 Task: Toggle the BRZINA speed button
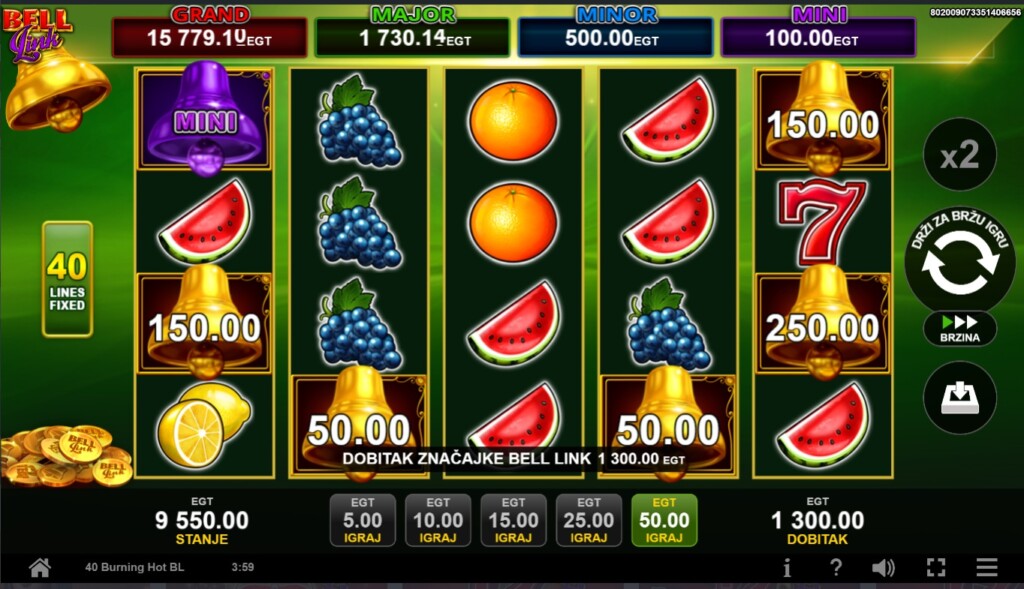pos(959,328)
